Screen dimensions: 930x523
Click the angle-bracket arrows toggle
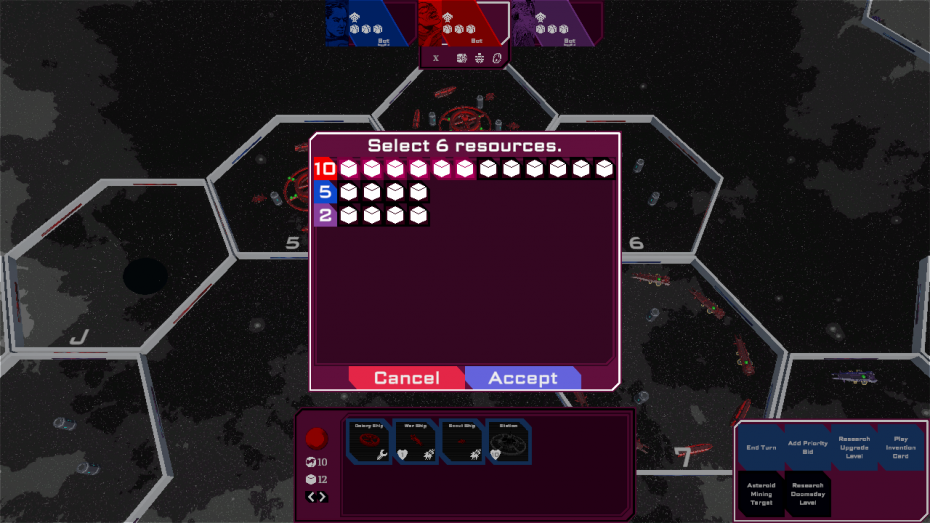coord(316,497)
